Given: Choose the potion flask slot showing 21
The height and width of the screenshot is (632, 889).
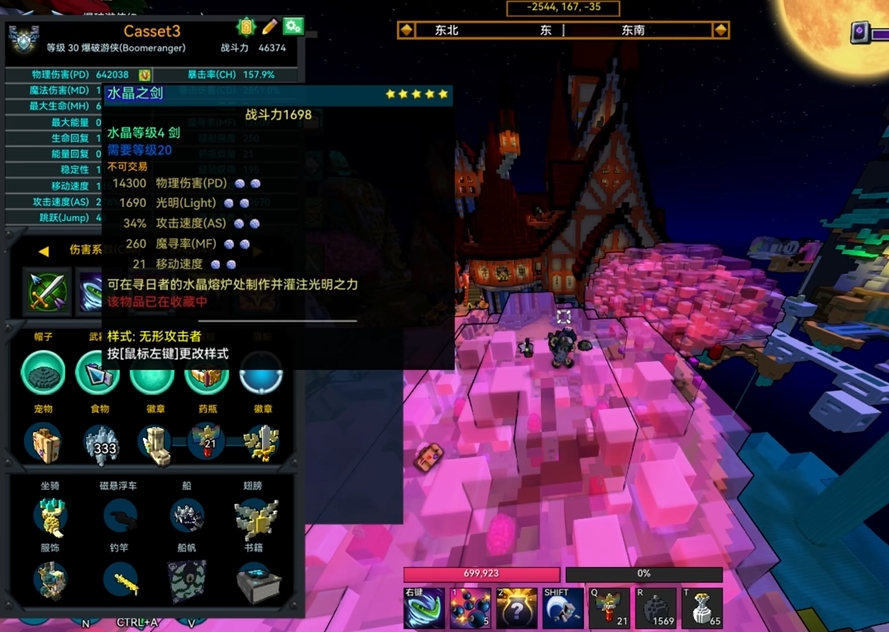Looking at the screenshot, I should (x=208, y=442).
